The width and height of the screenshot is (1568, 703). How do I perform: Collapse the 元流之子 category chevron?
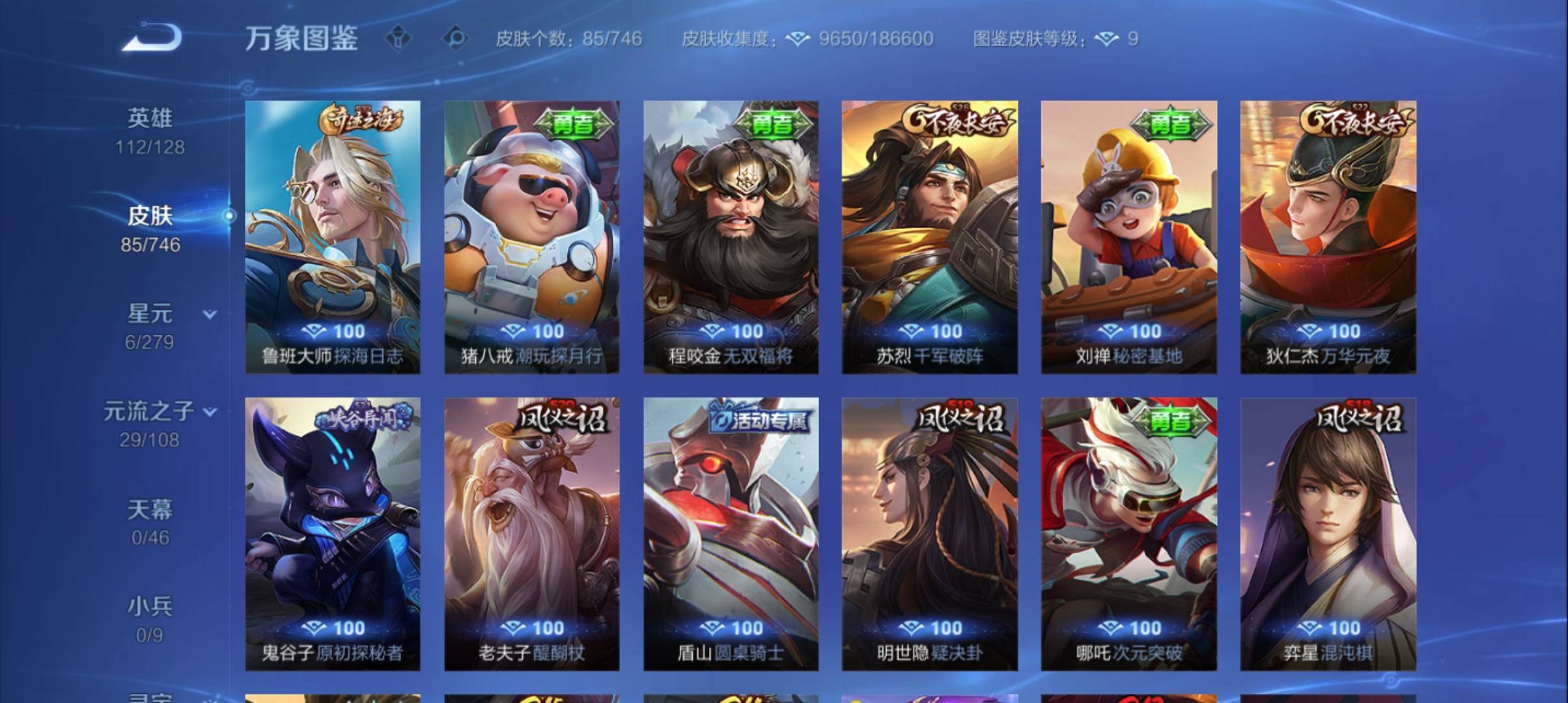tap(210, 412)
